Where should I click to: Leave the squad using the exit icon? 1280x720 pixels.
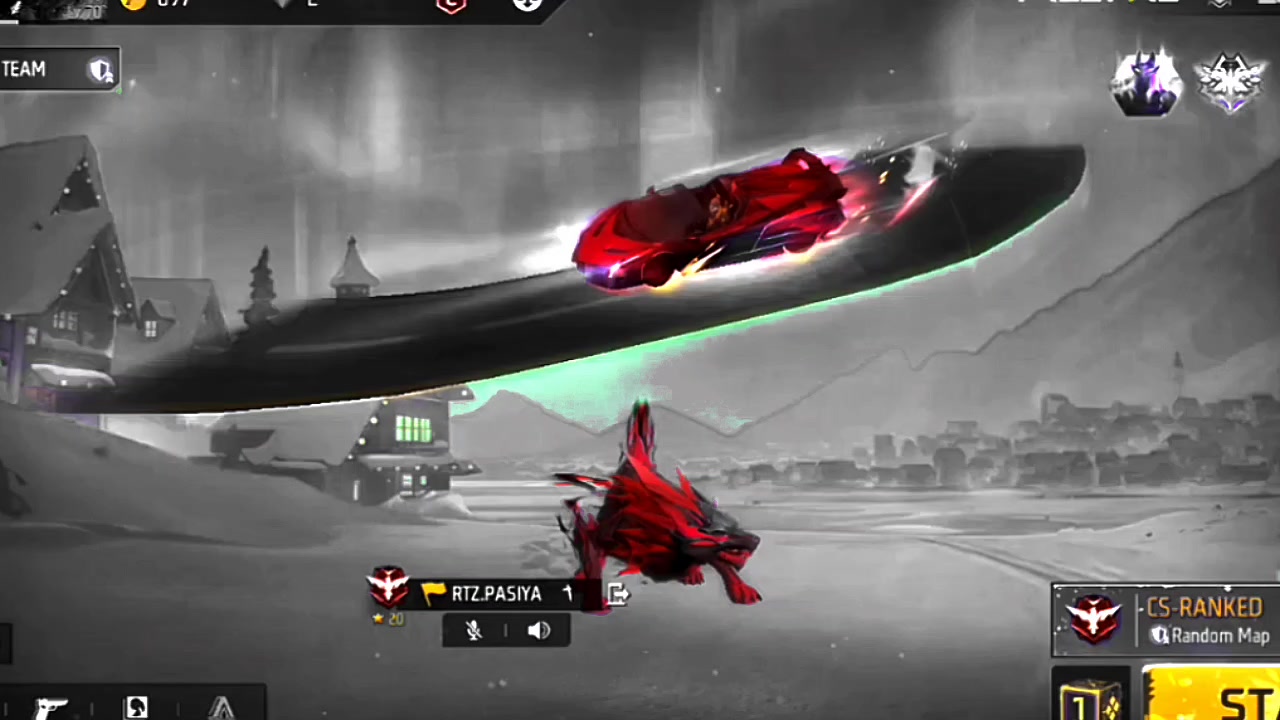[618, 595]
